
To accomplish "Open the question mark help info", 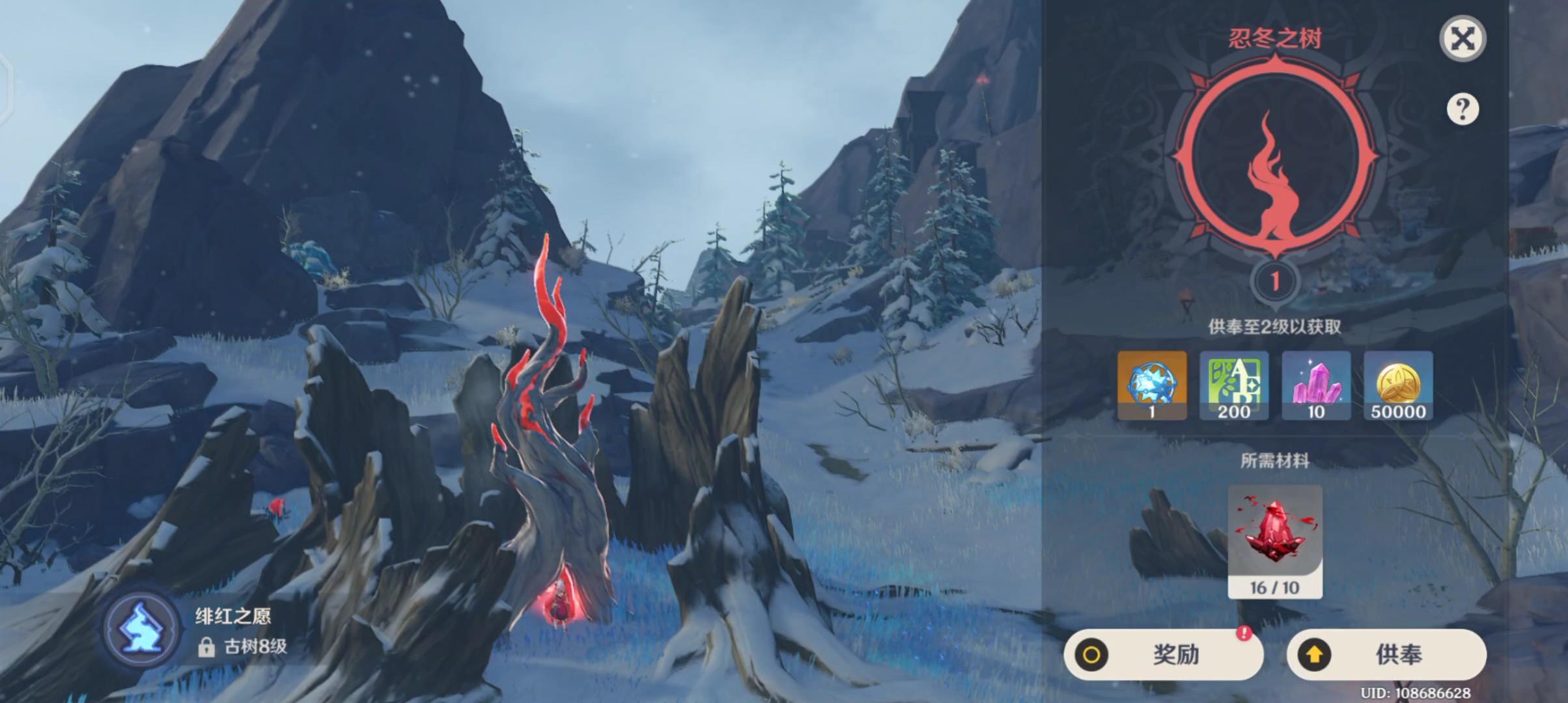I will (1463, 109).
